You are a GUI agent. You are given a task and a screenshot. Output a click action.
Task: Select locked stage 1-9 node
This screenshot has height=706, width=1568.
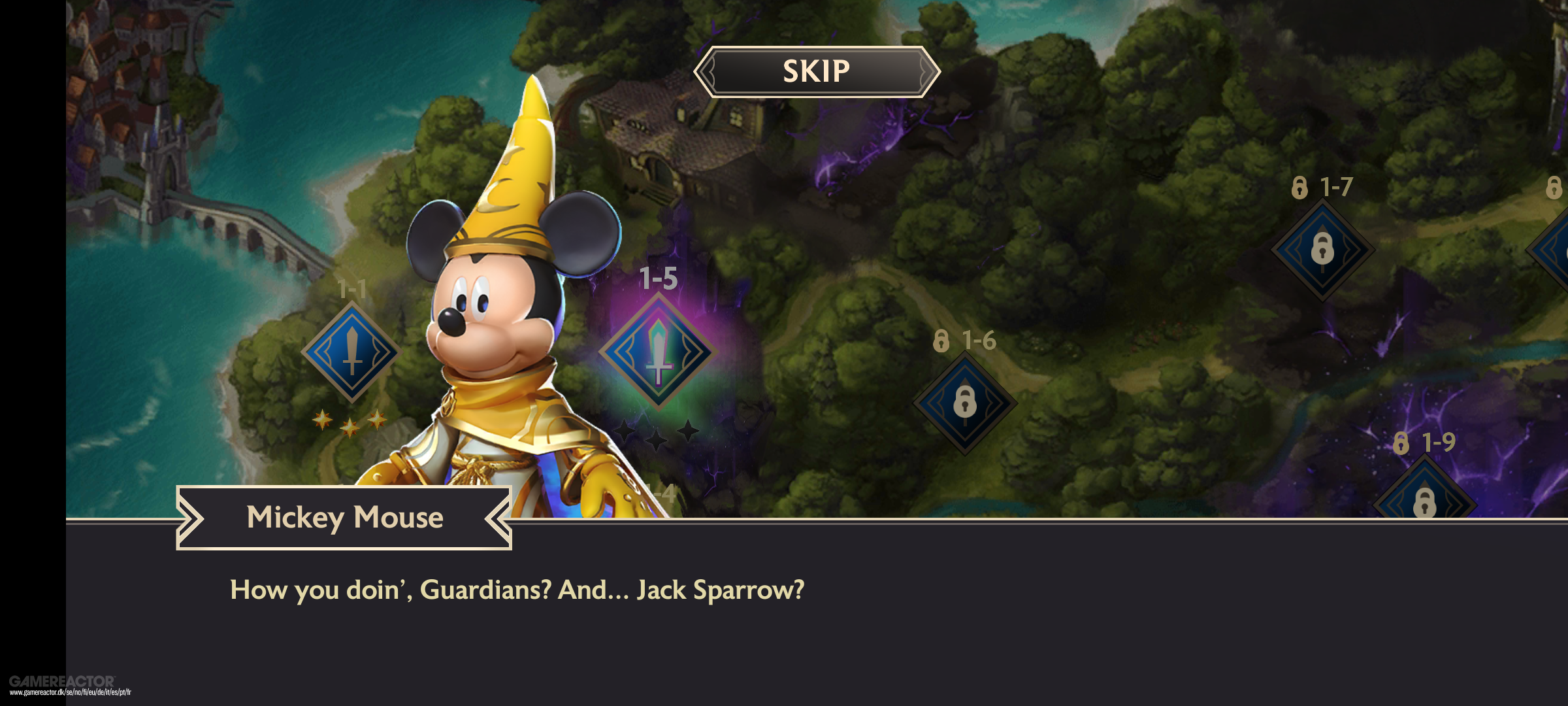[1424, 500]
